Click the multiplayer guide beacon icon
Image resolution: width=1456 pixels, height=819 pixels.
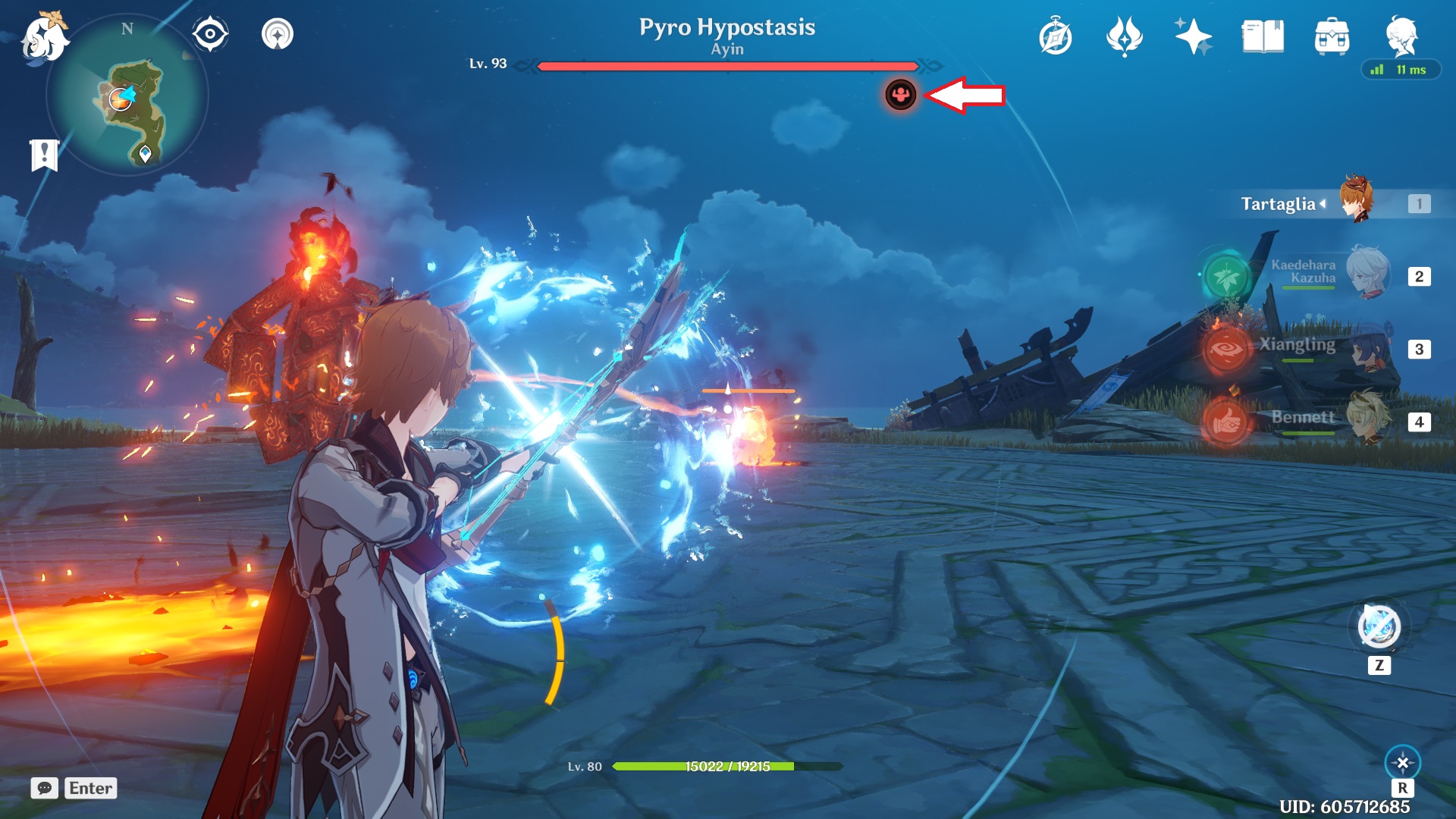(x=278, y=33)
